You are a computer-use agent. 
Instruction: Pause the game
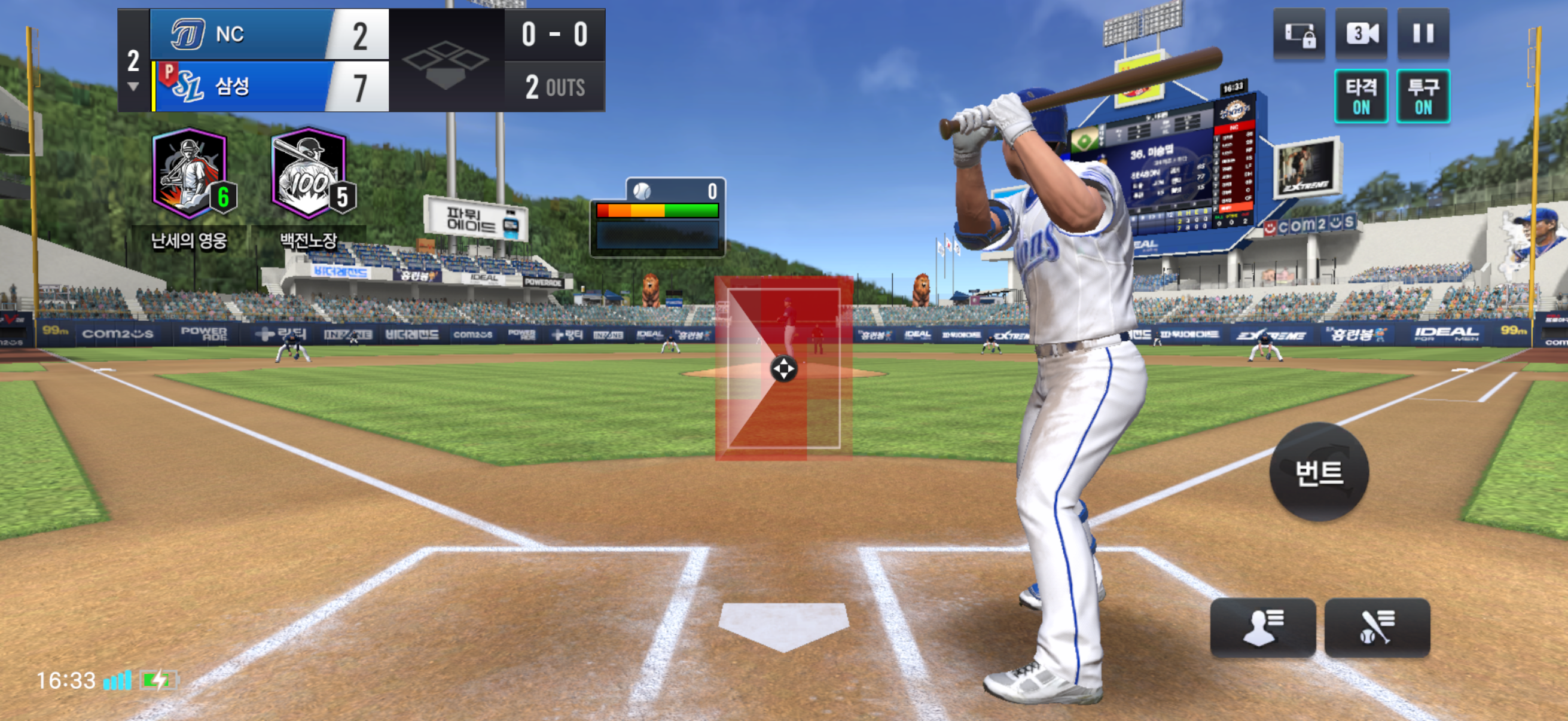[x=1423, y=33]
